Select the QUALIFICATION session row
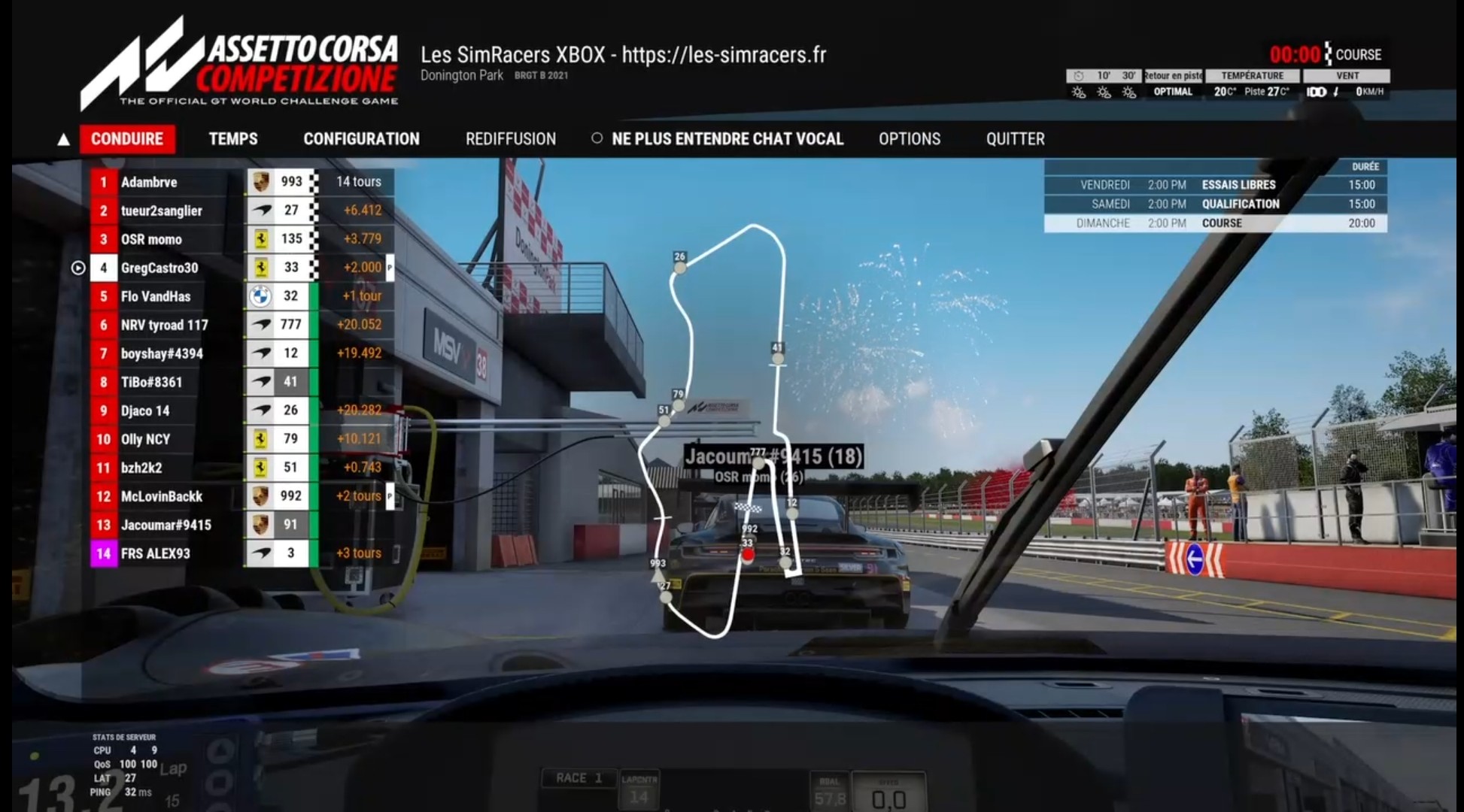Image resolution: width=1464 pixels, height=812 pixels. [x=1215, y=204]
